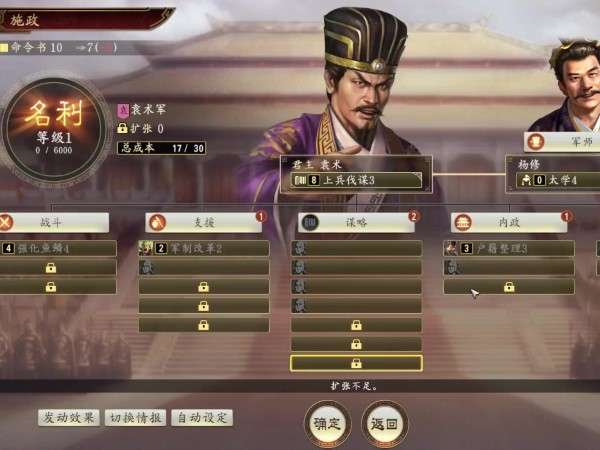
Task: Select the 内政 category header
Action: [509, 223]
